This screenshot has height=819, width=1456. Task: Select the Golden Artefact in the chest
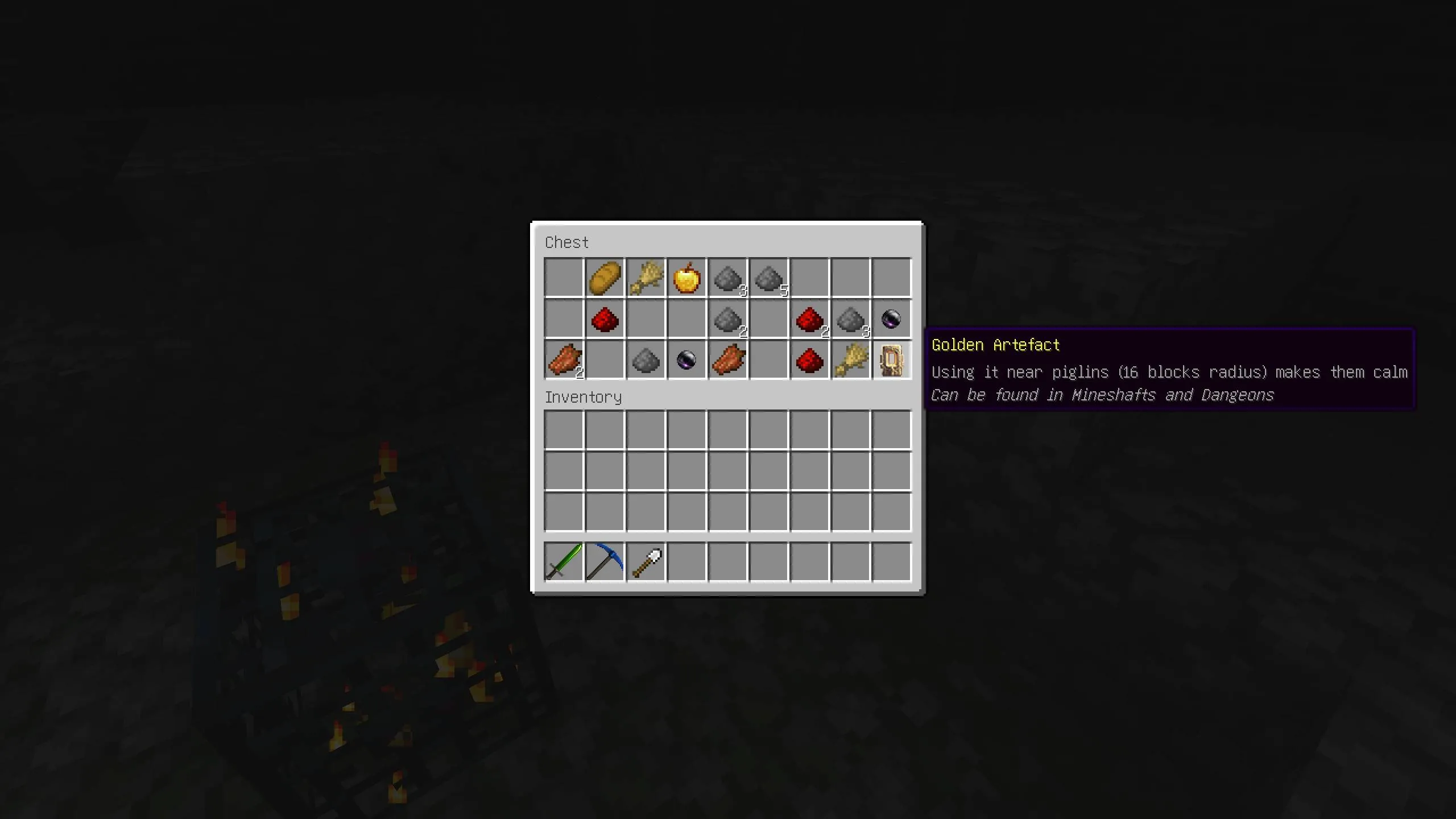(x=891, y=360)
